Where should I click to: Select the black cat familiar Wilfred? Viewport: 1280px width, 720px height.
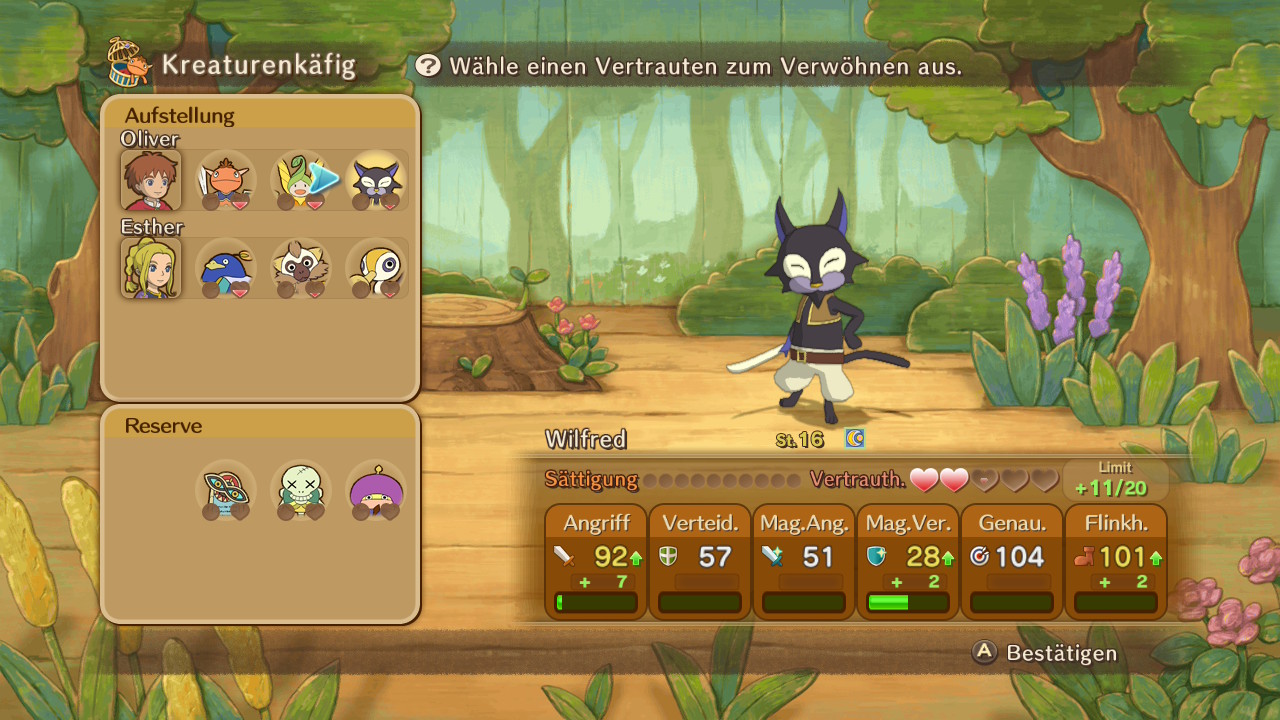tap(377, 181)
